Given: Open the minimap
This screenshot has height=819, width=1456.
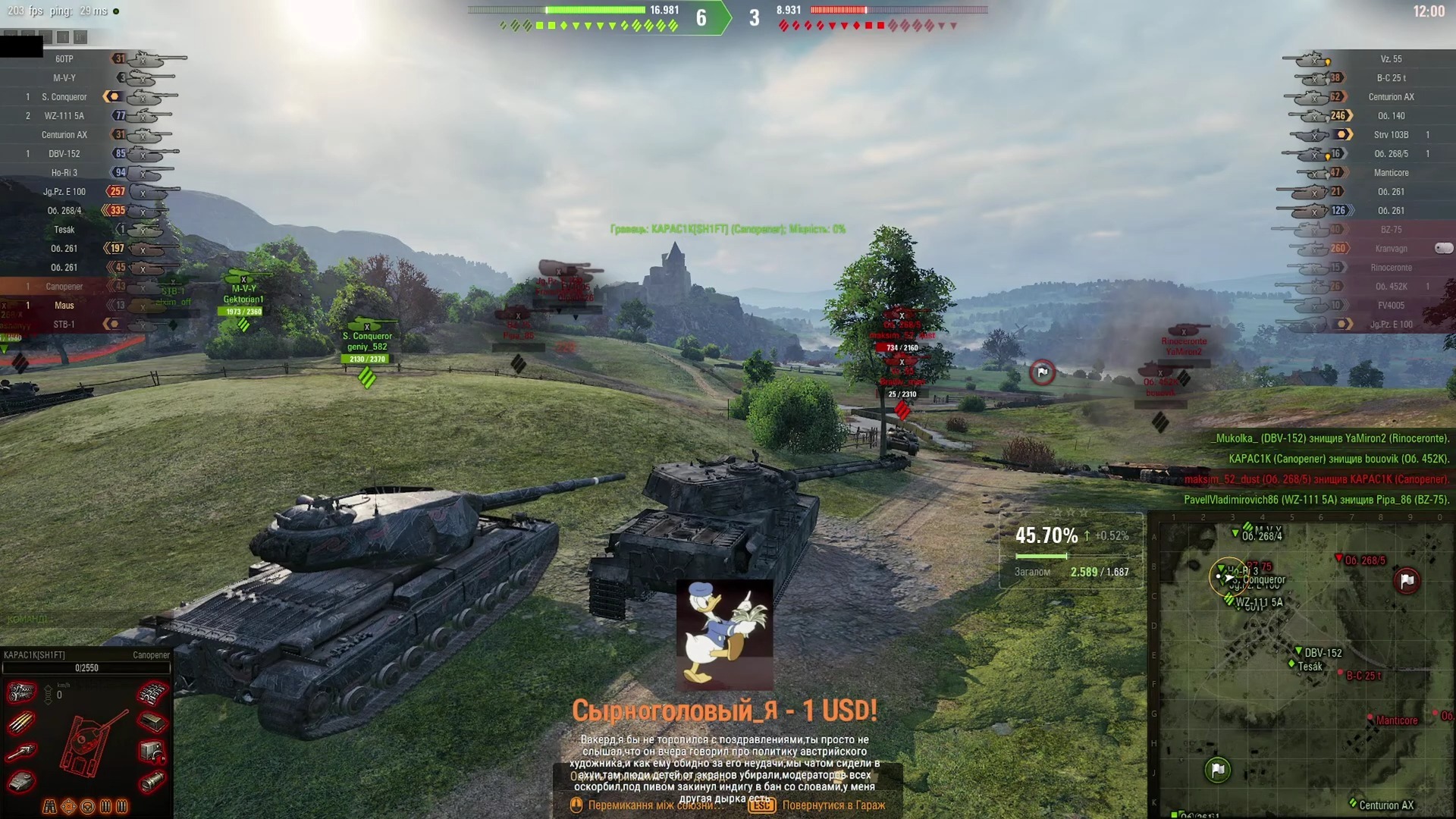Looking at the screenshot, I should pyautogui.click(x=1301, y=666).
